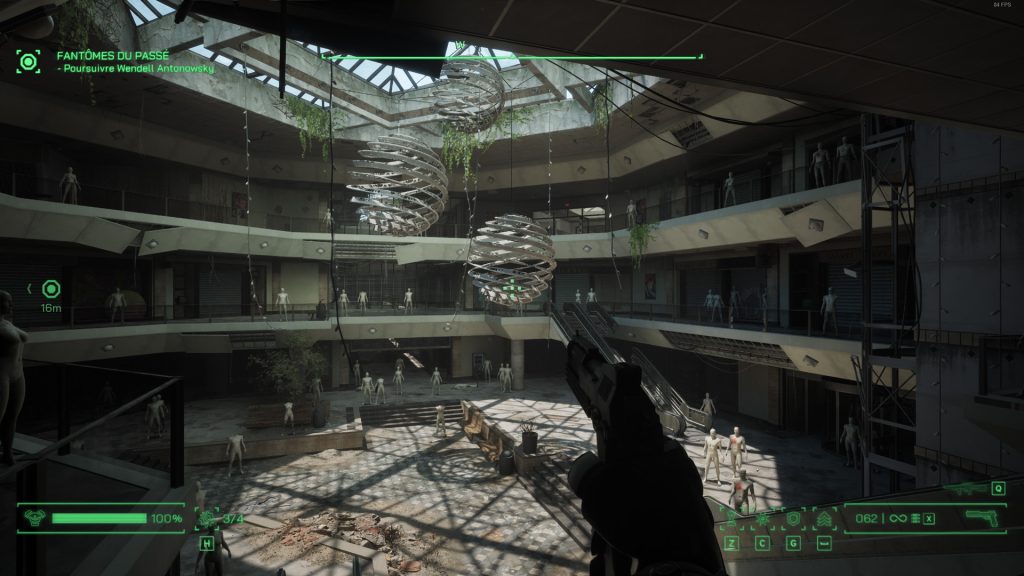
Task: Switch to the secondary rifle weapon icon
Action: click(964, 489)
